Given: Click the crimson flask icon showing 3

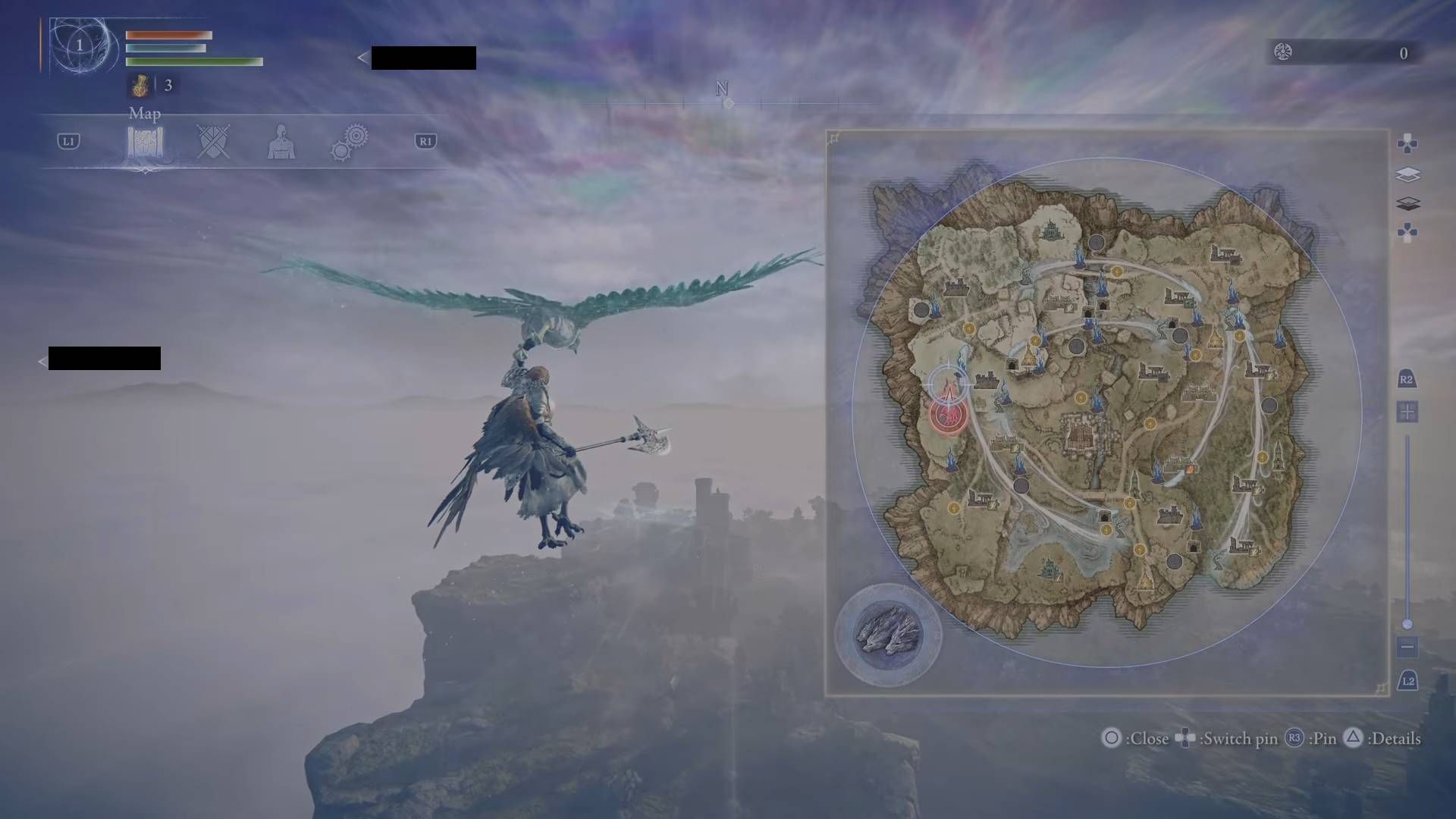Looking at the screenshot, I should [140, 85].
